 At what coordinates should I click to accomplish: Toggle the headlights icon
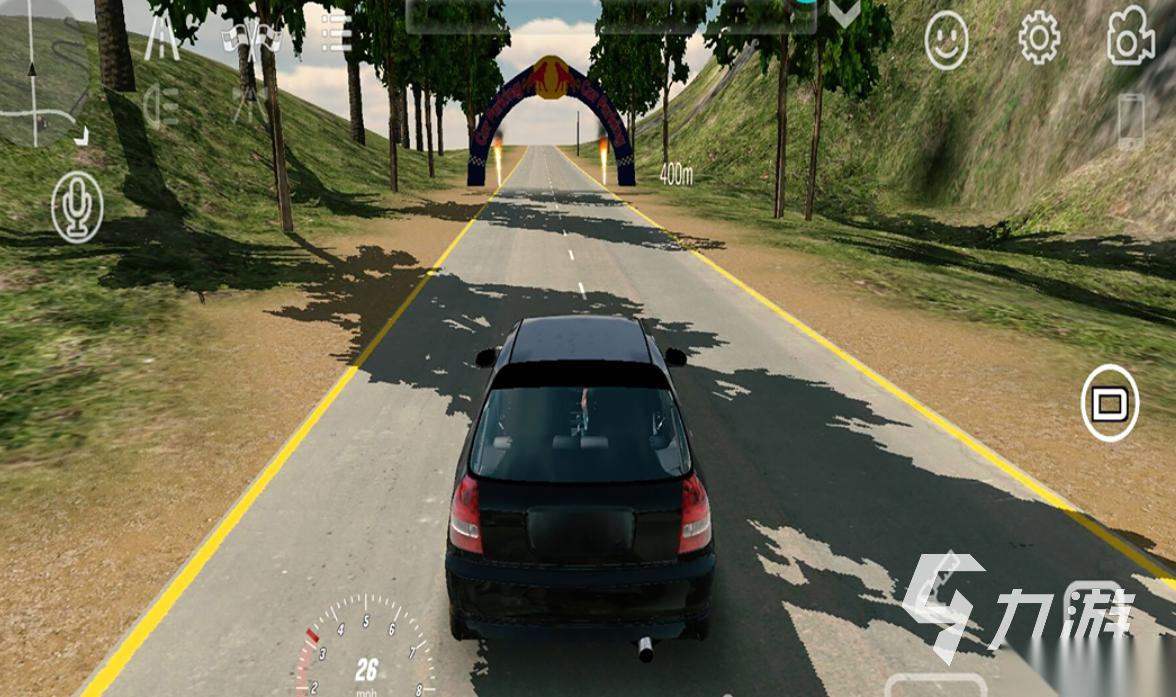(x=160, y=105)
